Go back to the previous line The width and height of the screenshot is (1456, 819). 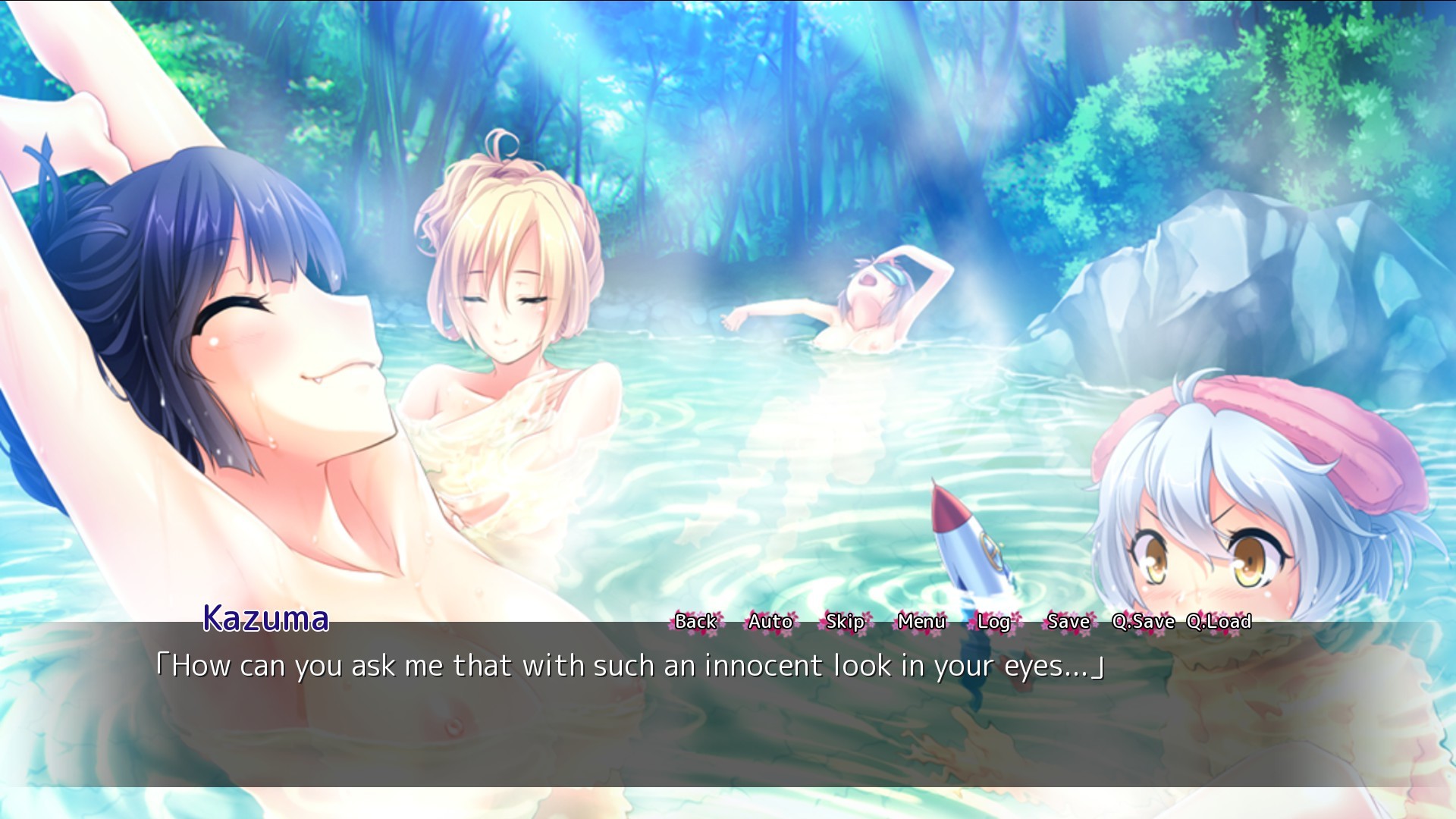pyautogui.click(x=695, y=622)
